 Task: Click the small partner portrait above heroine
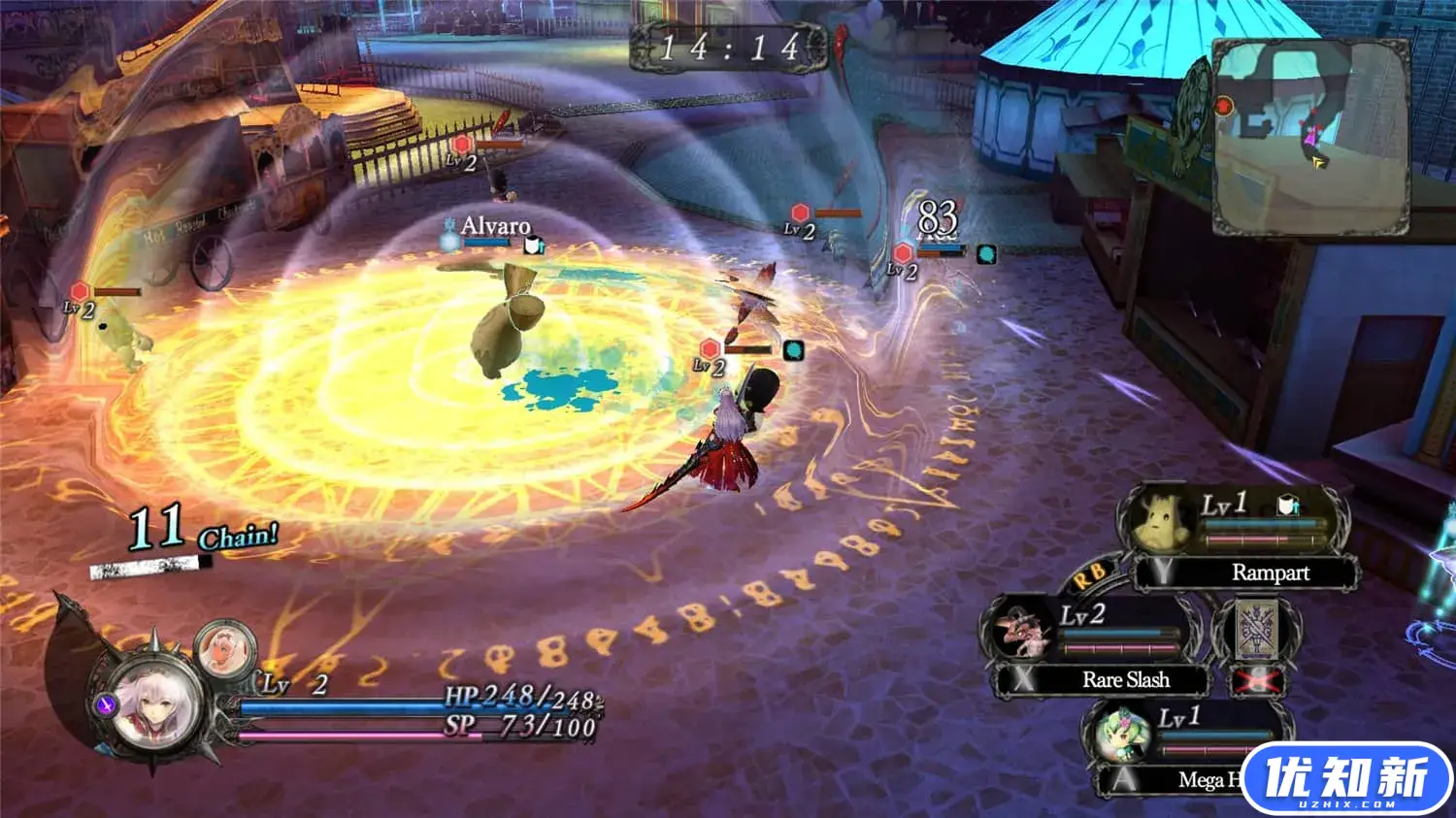point(225,649)
